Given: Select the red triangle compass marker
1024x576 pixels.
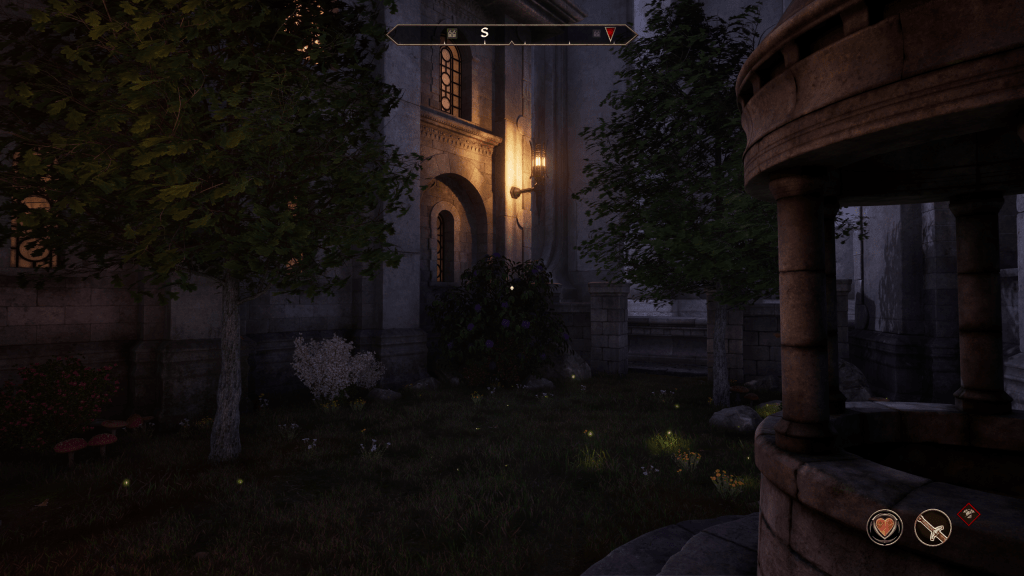Looking at the screenshot, I should pyautogui.click(x=610, y=34).
